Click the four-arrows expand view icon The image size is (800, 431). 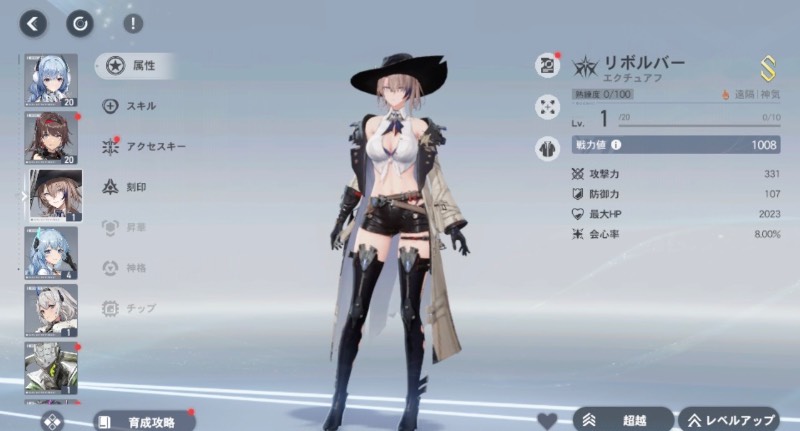(547, 105)
